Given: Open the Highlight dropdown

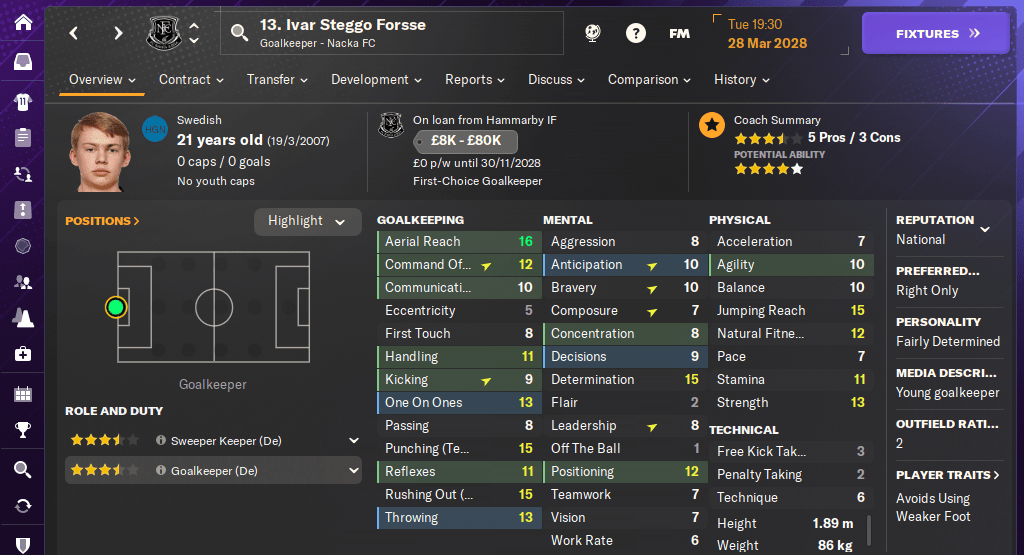Looking at the screenshot, I should (307, 221).
